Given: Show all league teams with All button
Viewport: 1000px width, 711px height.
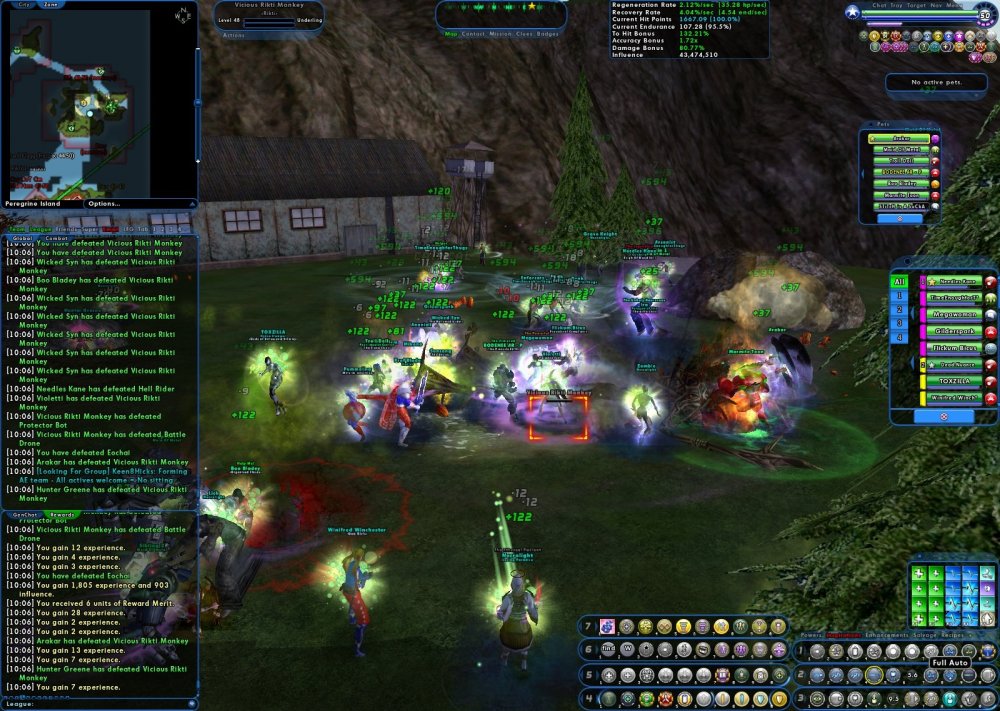Looking at the screenshot, I should tap(900, 281).
